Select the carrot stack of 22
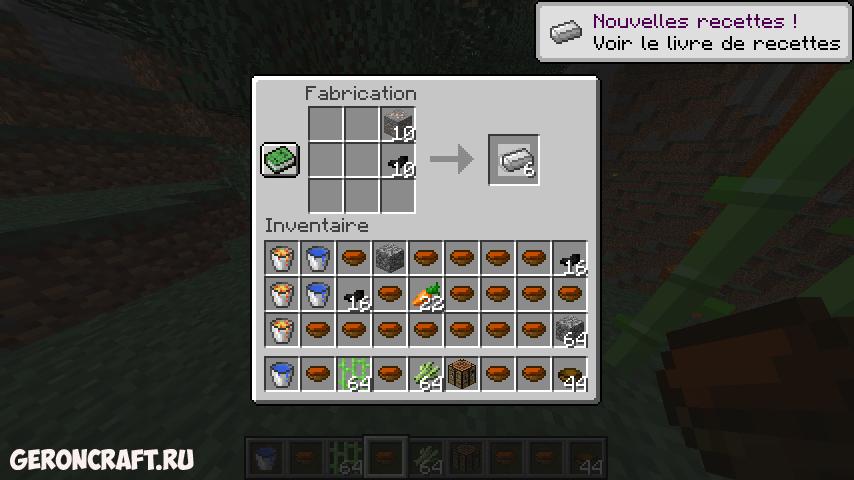This screenshot has width=854, height=480. coord(426,294)
